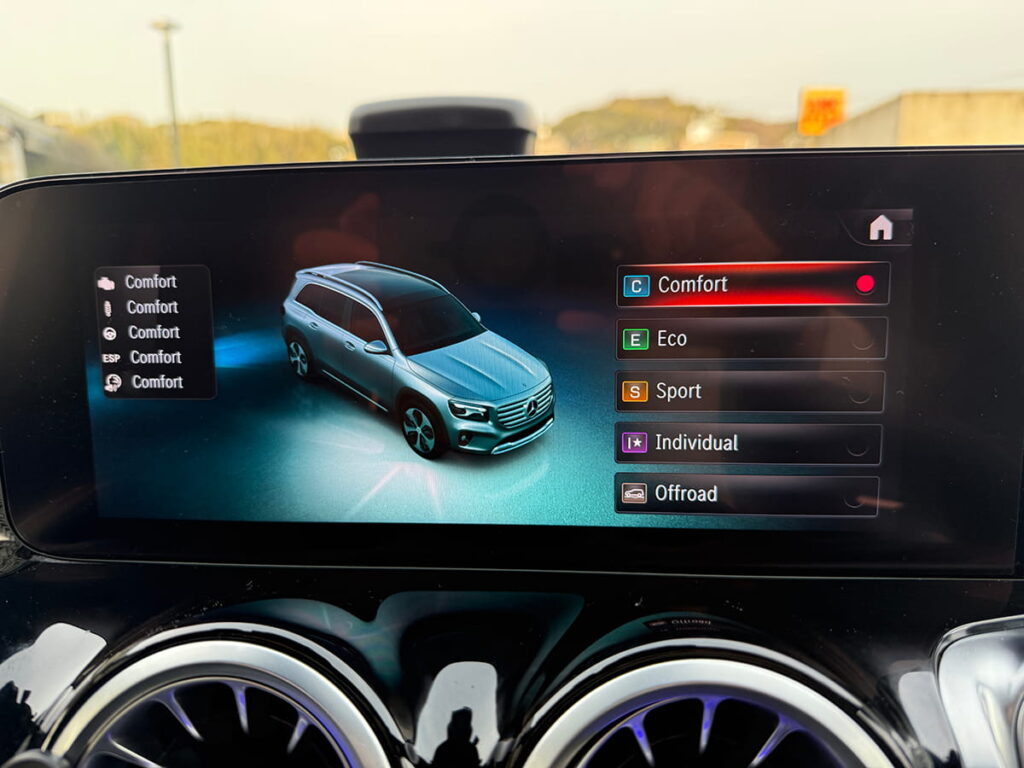
Task: Go to the home screen
Action: point(880,228)
